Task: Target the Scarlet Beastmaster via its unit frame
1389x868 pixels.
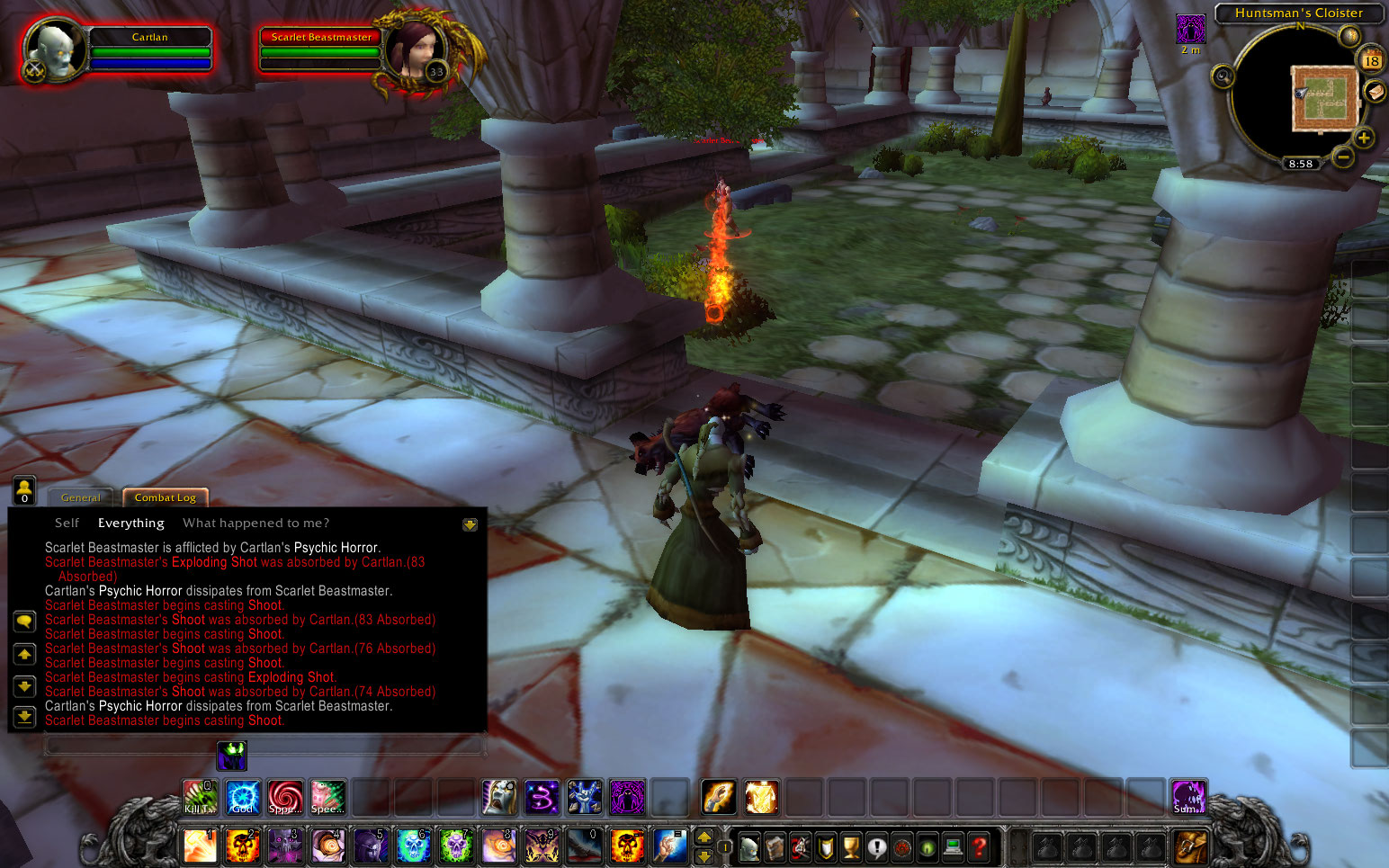Action: (x=321, y=38)
